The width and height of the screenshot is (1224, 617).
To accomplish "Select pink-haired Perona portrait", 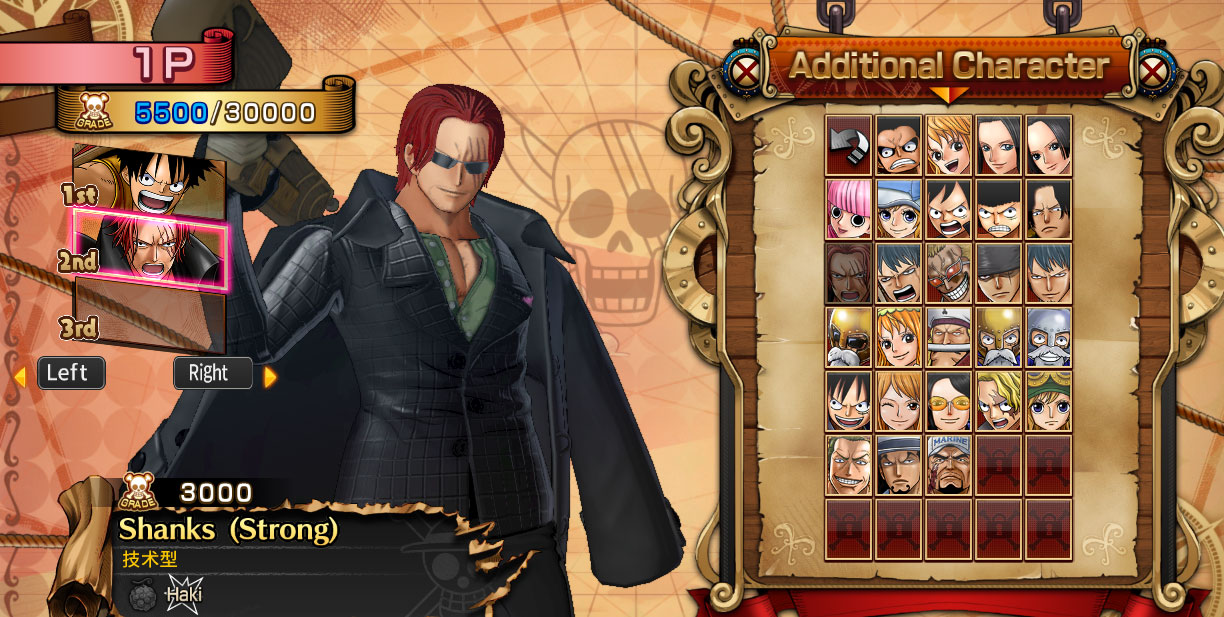I will (849, 210).
